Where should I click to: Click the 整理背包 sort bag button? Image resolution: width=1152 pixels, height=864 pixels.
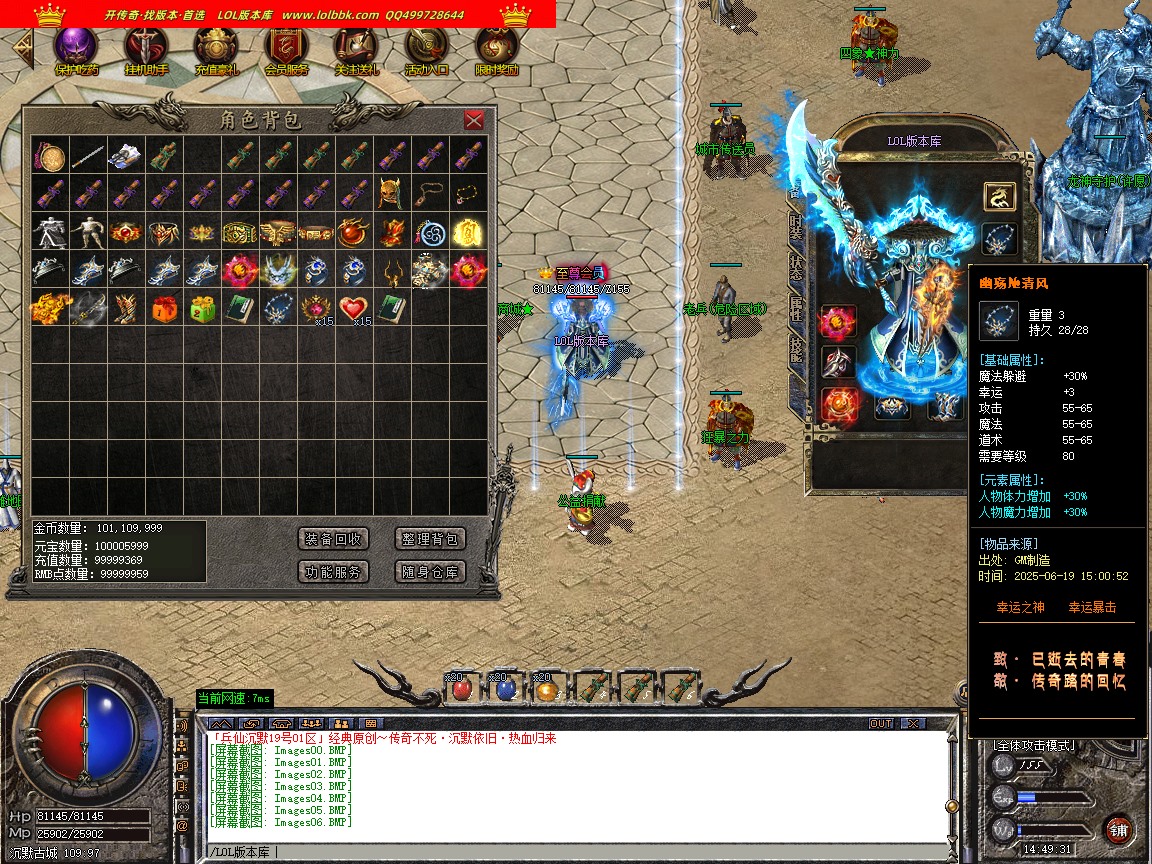(430, 539)
